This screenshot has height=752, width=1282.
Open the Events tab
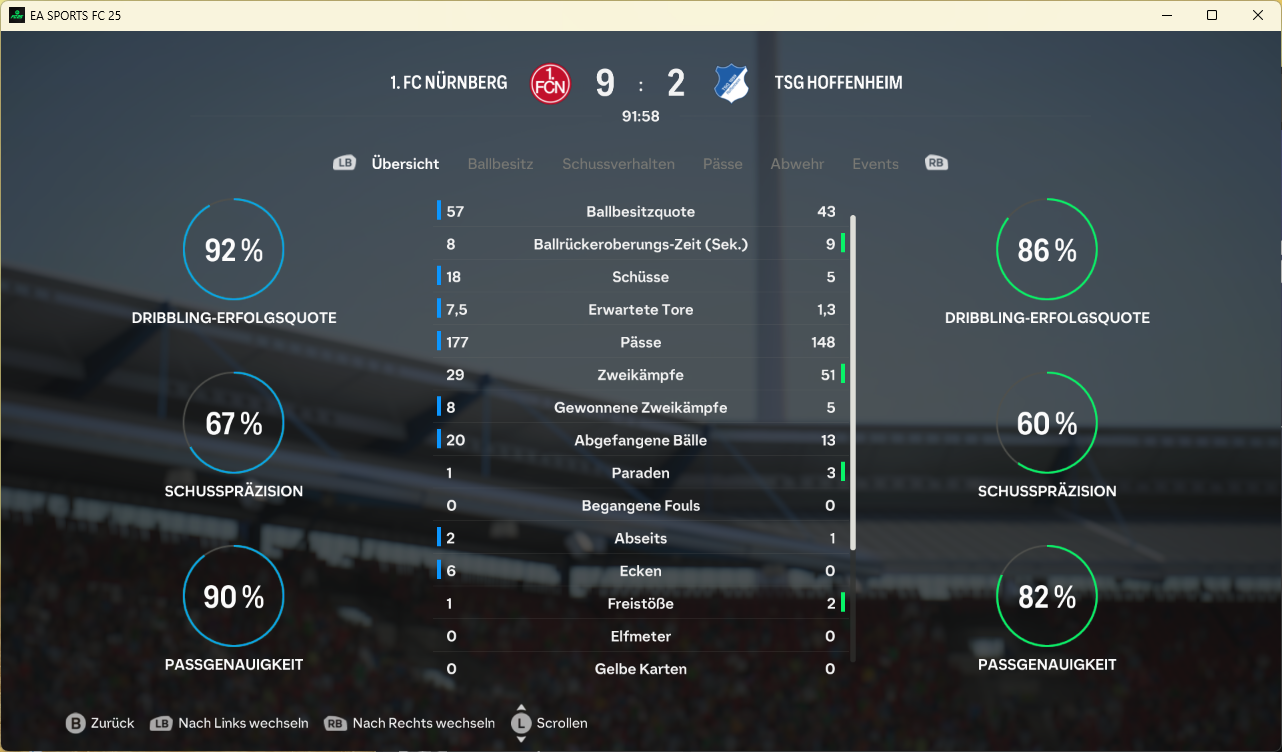click(875, 164)
